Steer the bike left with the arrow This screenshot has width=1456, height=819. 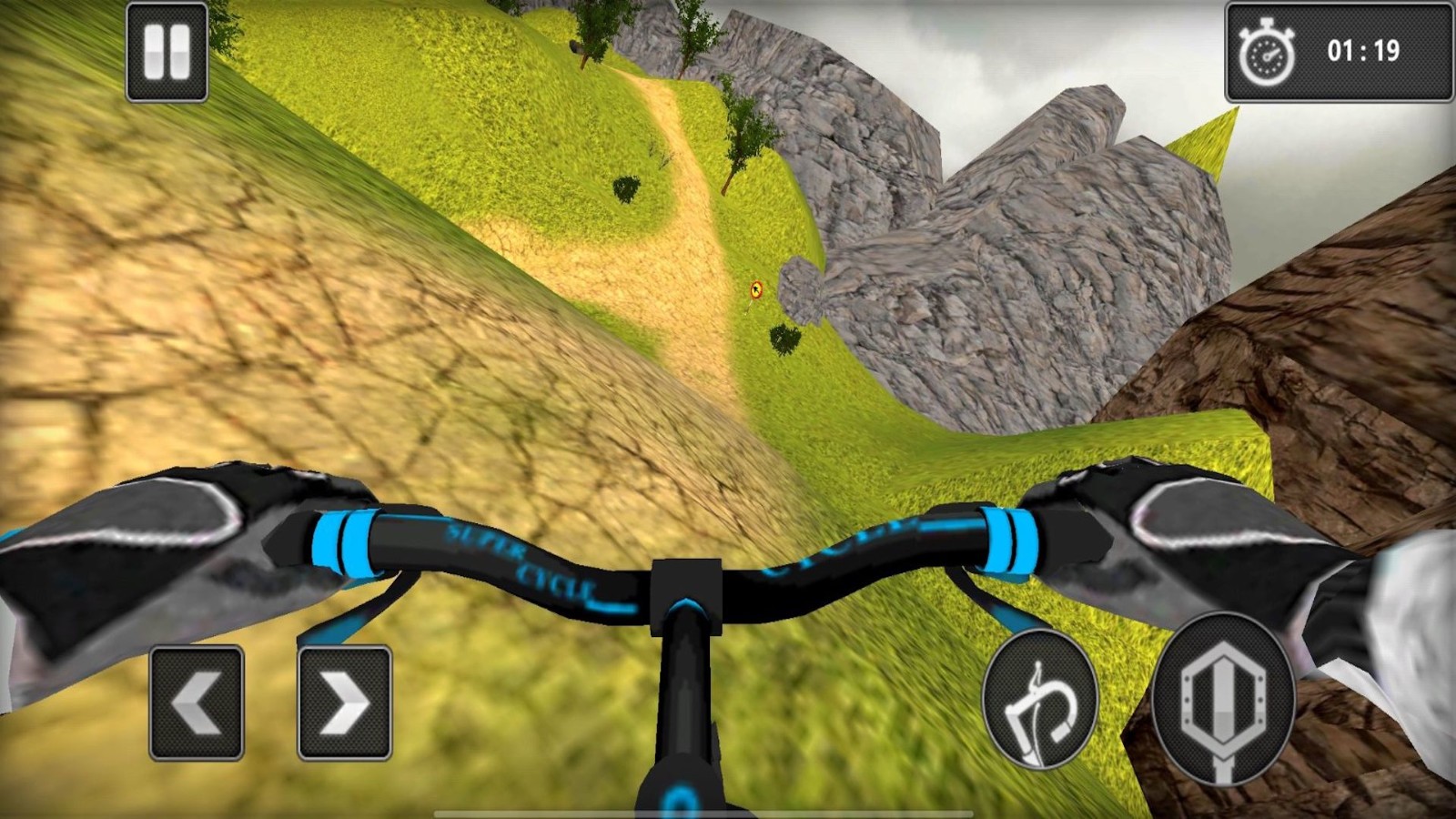[197, 703]
